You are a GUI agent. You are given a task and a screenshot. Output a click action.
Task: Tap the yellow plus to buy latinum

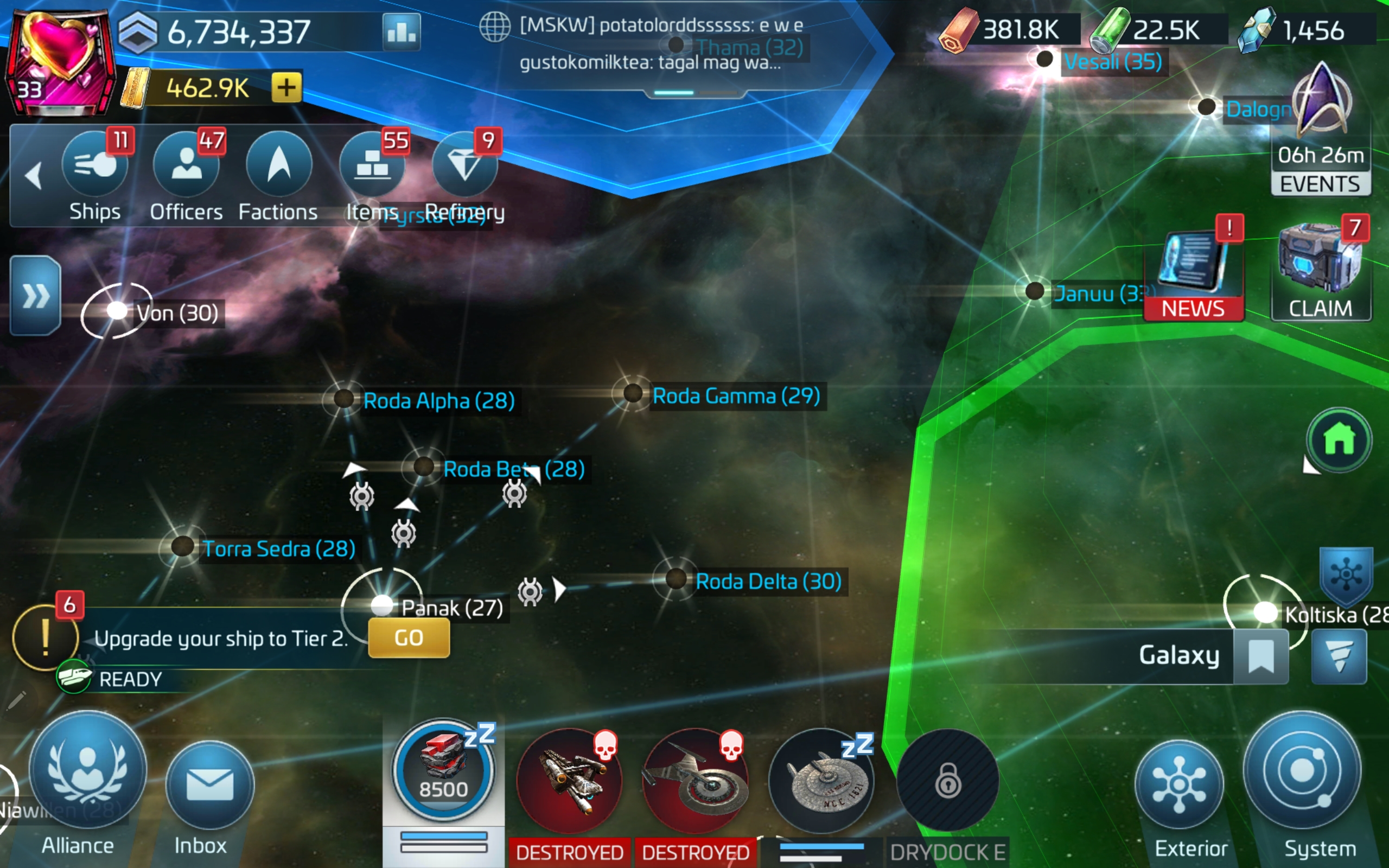click(x=286, y=88)
